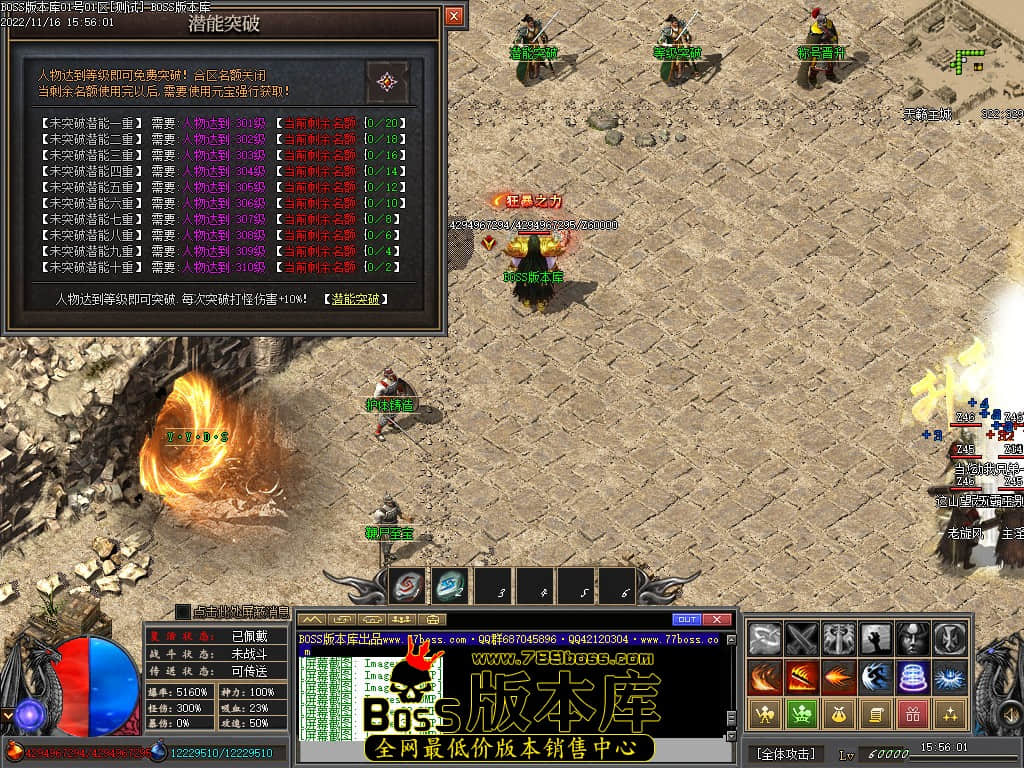Select the red swirl stone in hotbar
This screenshot has width=1024, height=768.
(407, 587)
